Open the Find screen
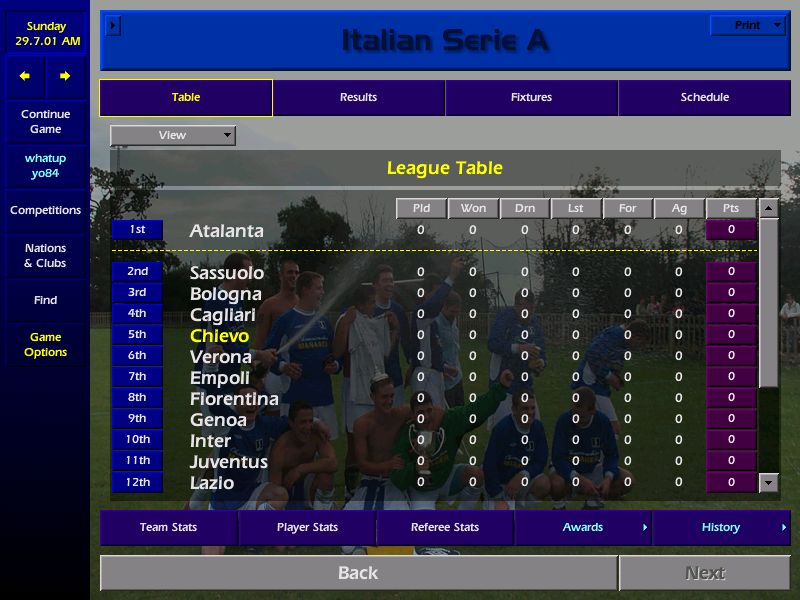The height and width of the screenshot is (600, 800). point(45,300)
